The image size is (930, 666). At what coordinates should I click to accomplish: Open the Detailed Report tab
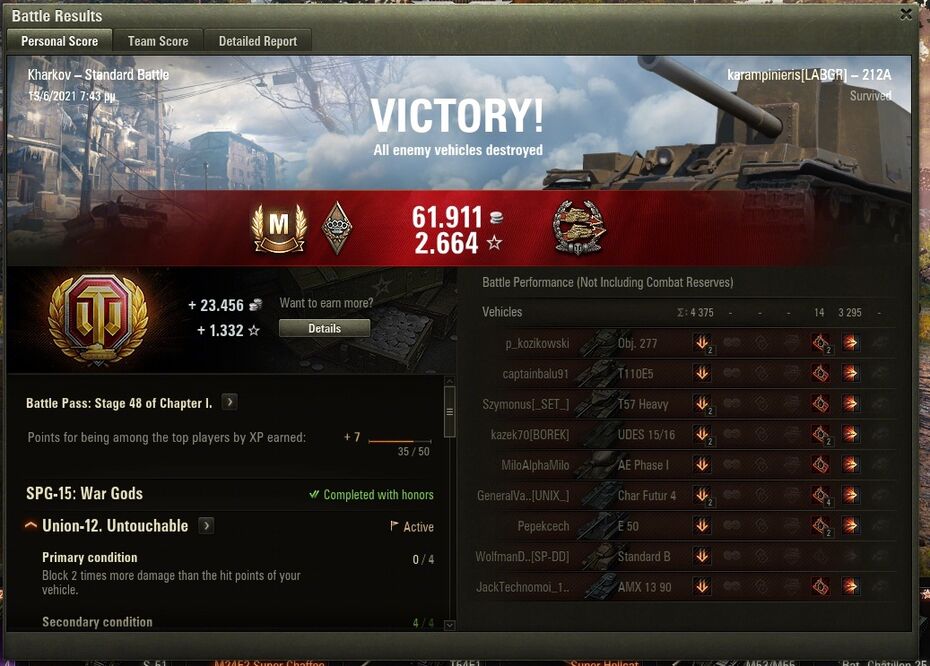point(258,41)
